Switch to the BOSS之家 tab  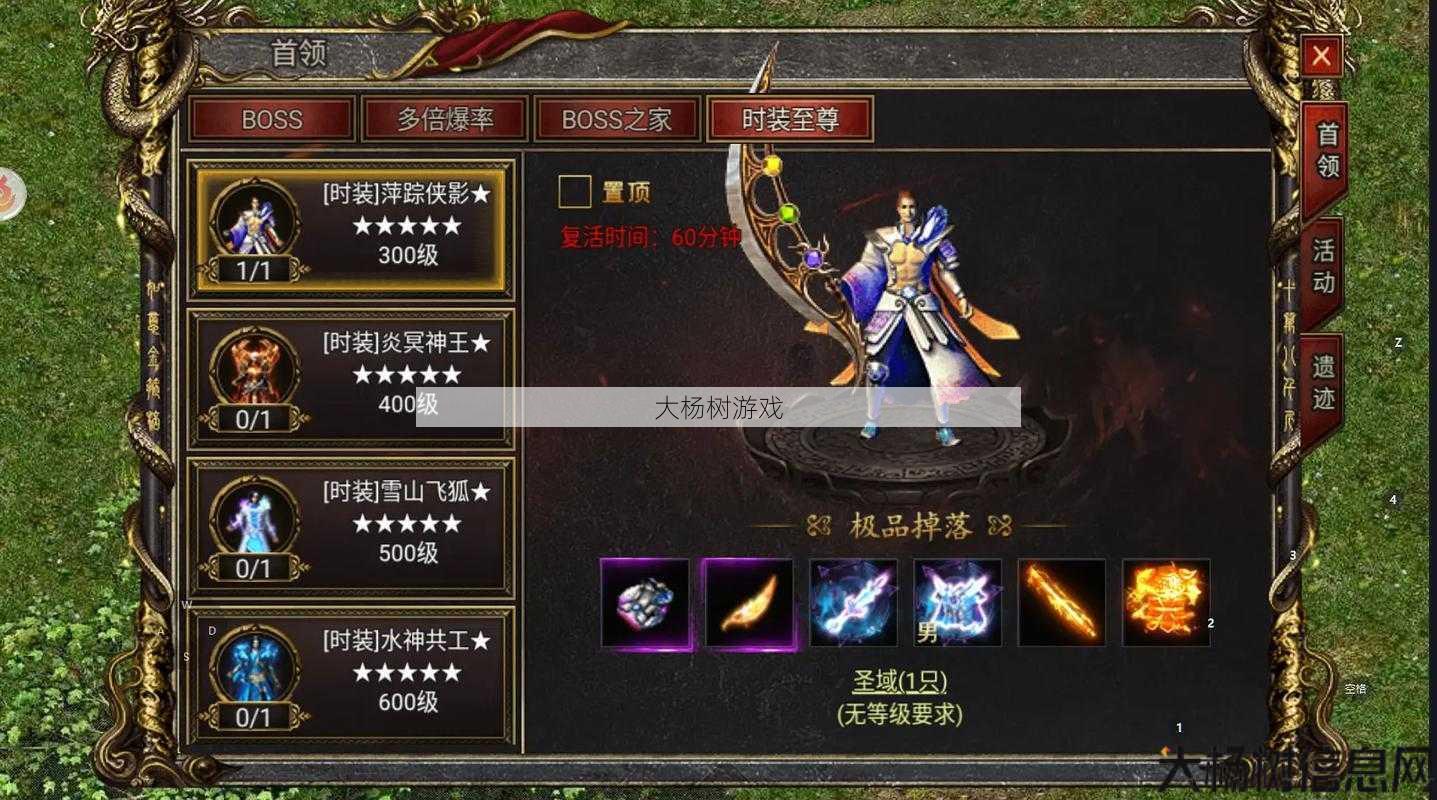pyautogui.click(x=617, y=119)
